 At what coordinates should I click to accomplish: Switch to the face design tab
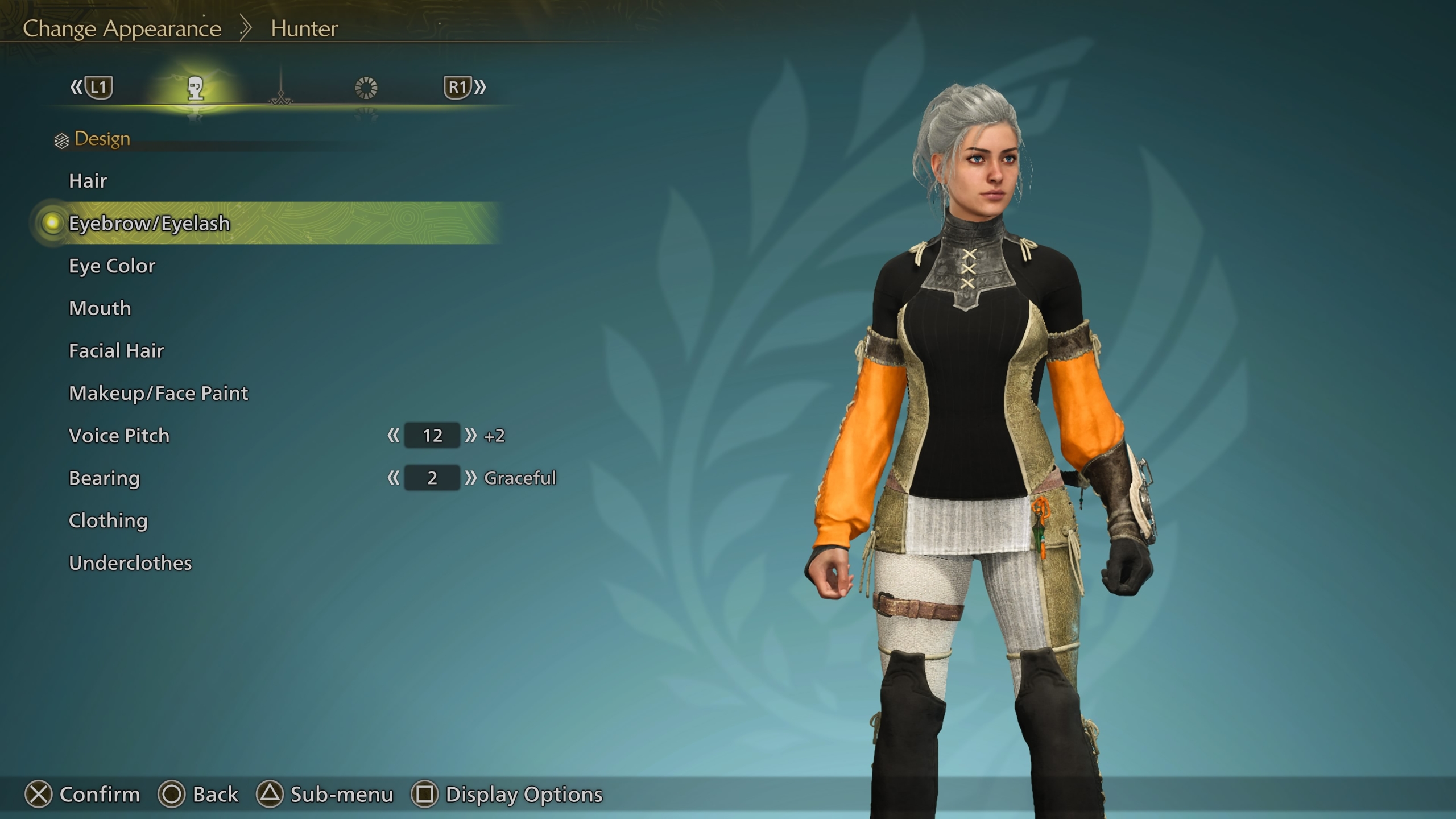[196, 88]
